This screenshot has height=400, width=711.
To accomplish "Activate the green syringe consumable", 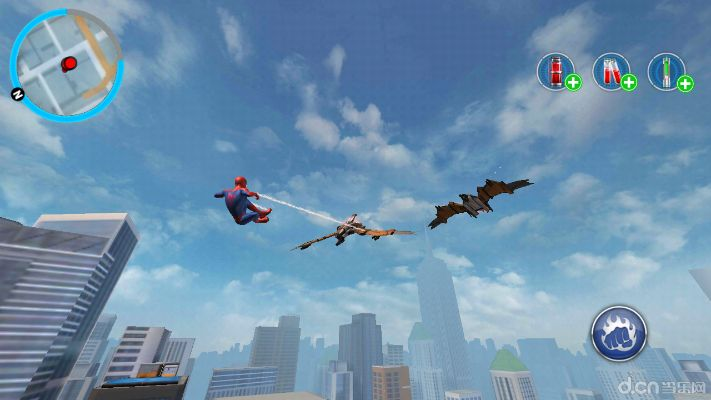I will click(x=667, y=71).
